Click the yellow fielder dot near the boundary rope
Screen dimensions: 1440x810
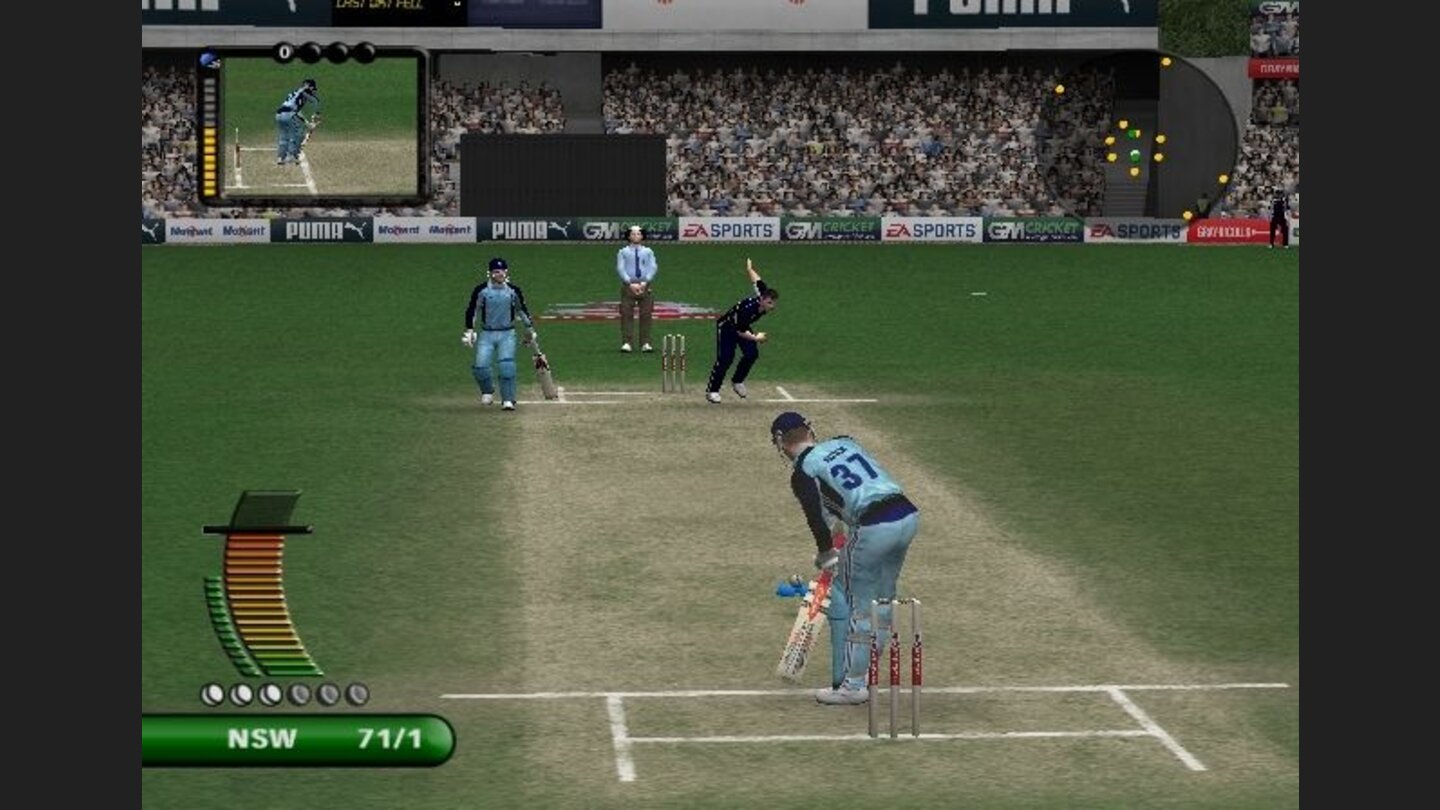[x=1224, y=179]
